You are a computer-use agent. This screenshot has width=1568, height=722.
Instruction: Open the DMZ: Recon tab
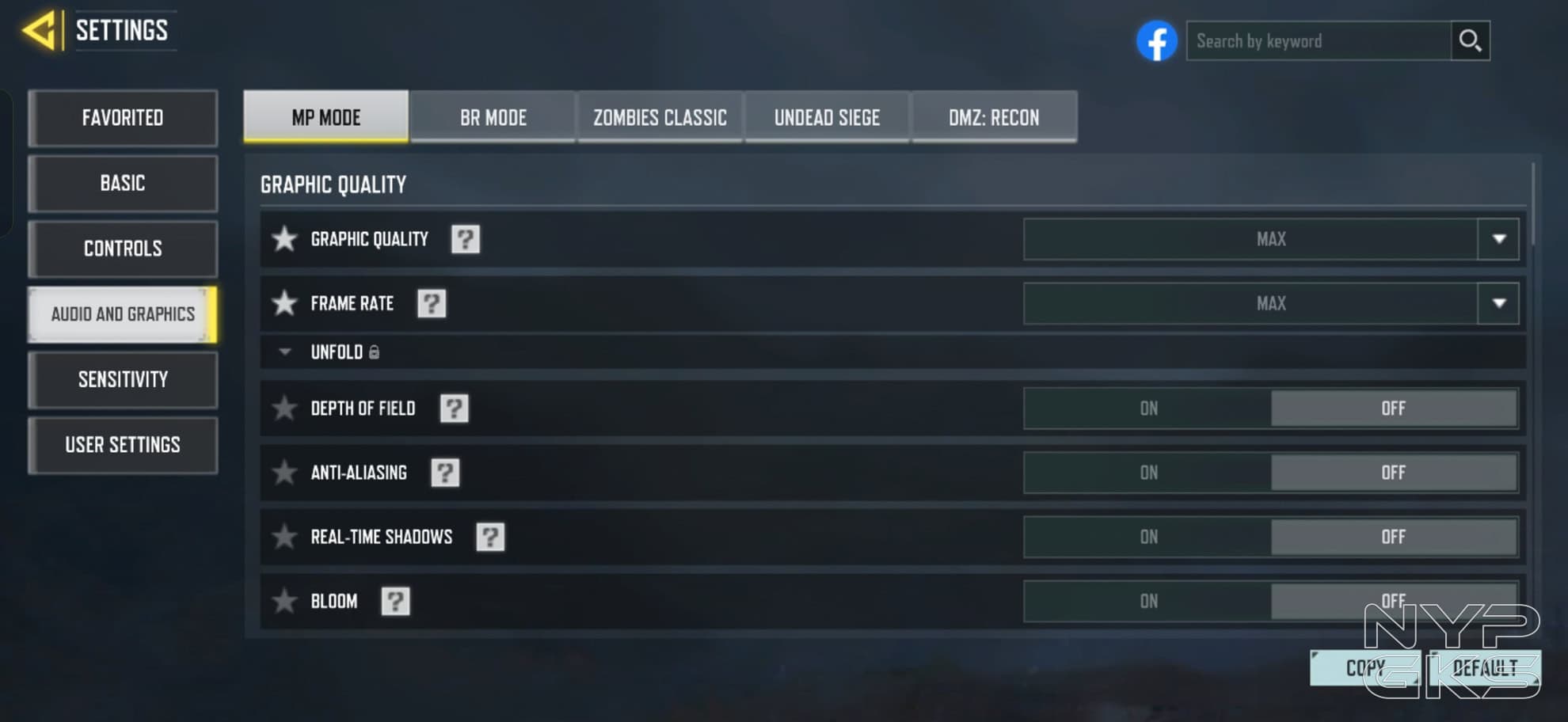pos(994,118)
